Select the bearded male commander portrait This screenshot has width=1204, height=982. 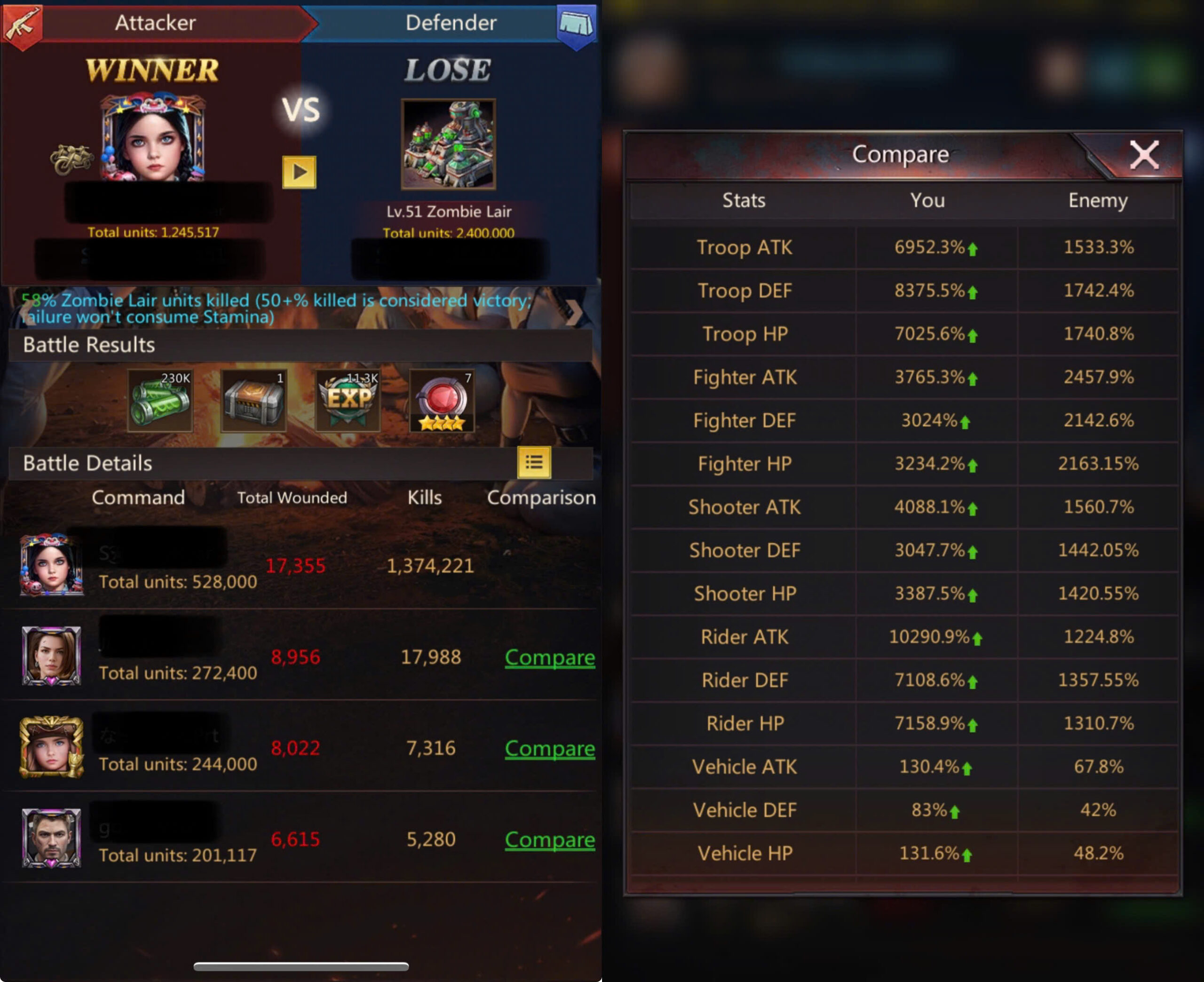coord(51,838)
